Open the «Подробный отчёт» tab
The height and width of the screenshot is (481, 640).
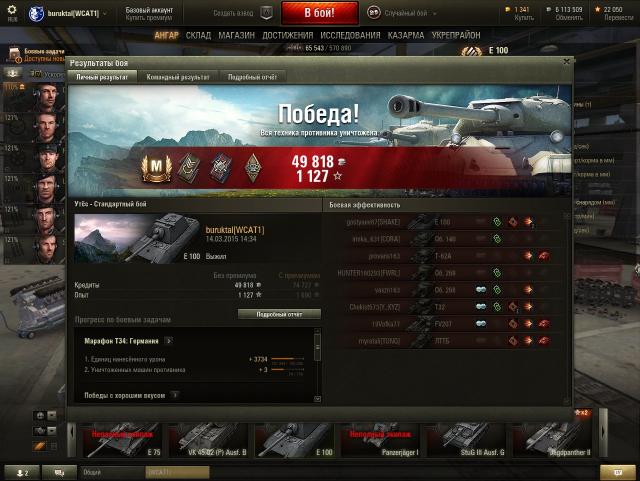[x=251, y=76]
